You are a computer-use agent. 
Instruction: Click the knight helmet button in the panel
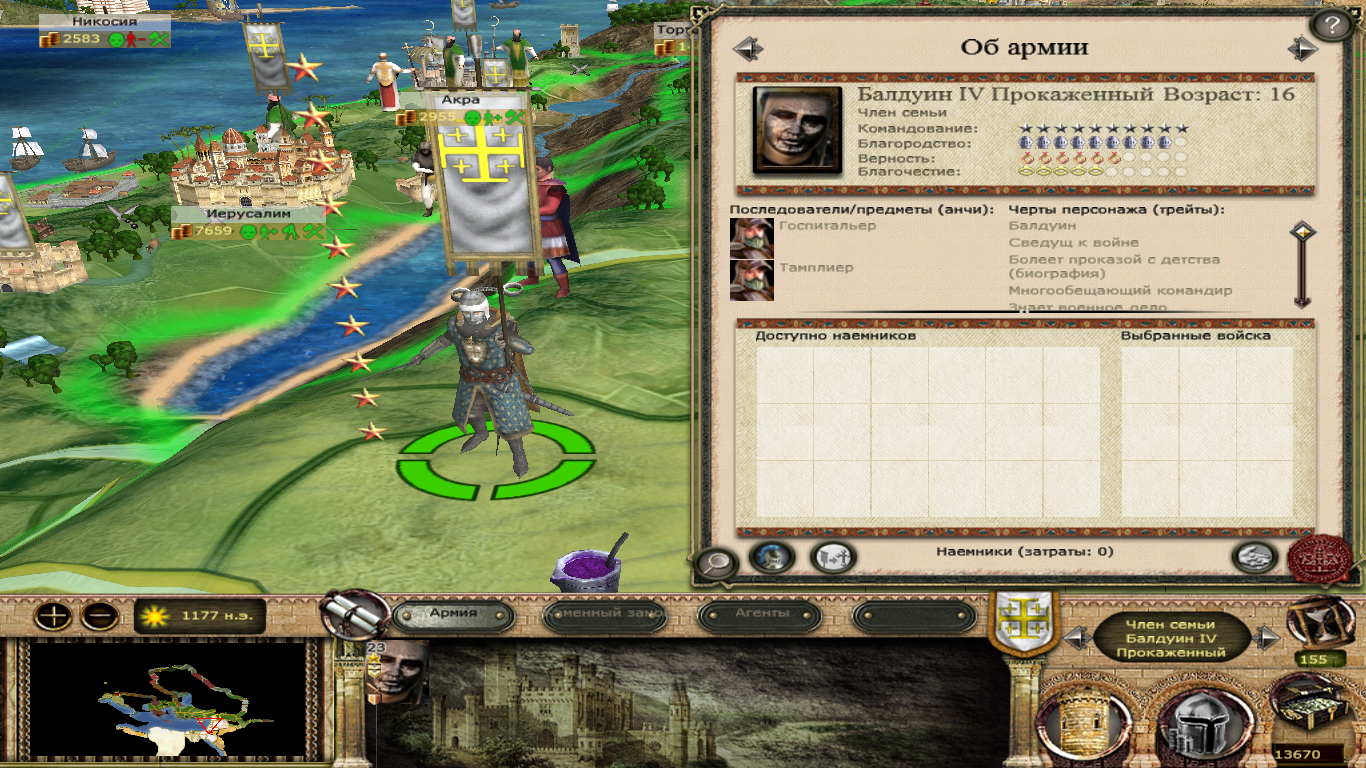tap(771, 558)
